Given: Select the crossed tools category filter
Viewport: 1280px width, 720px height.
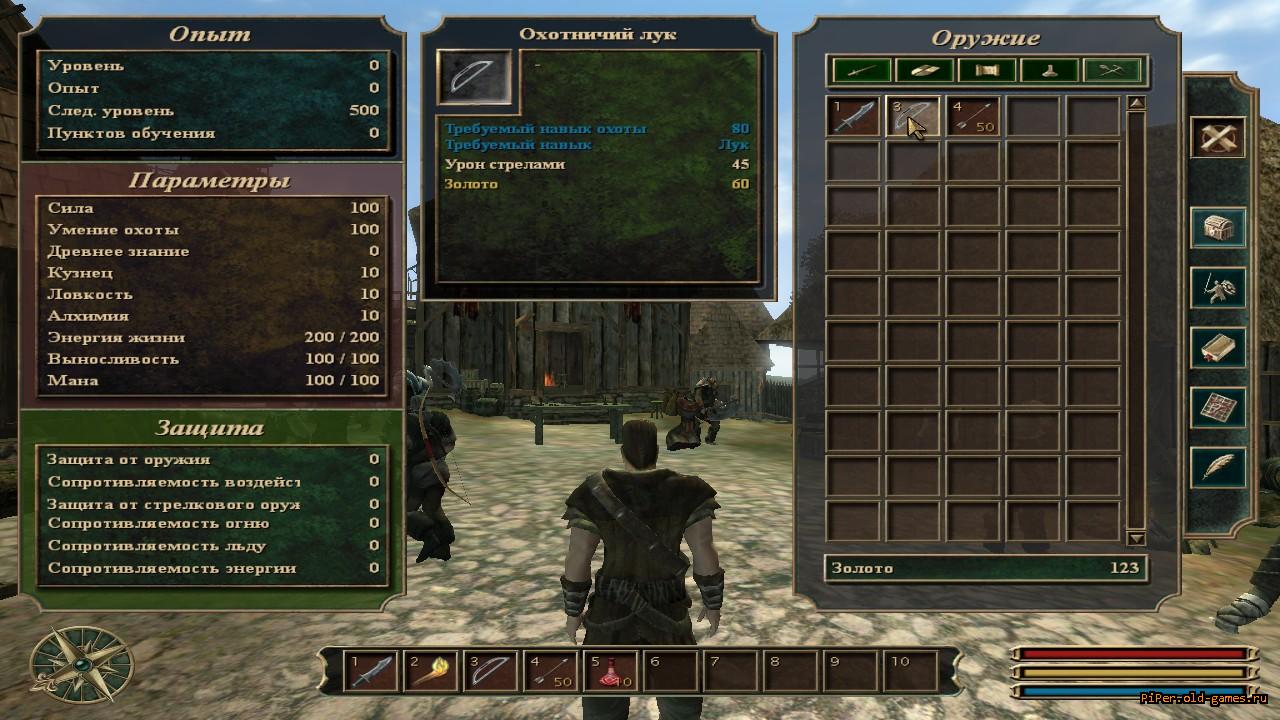Looking at the screenshot, I should [x=1112, y=70].
